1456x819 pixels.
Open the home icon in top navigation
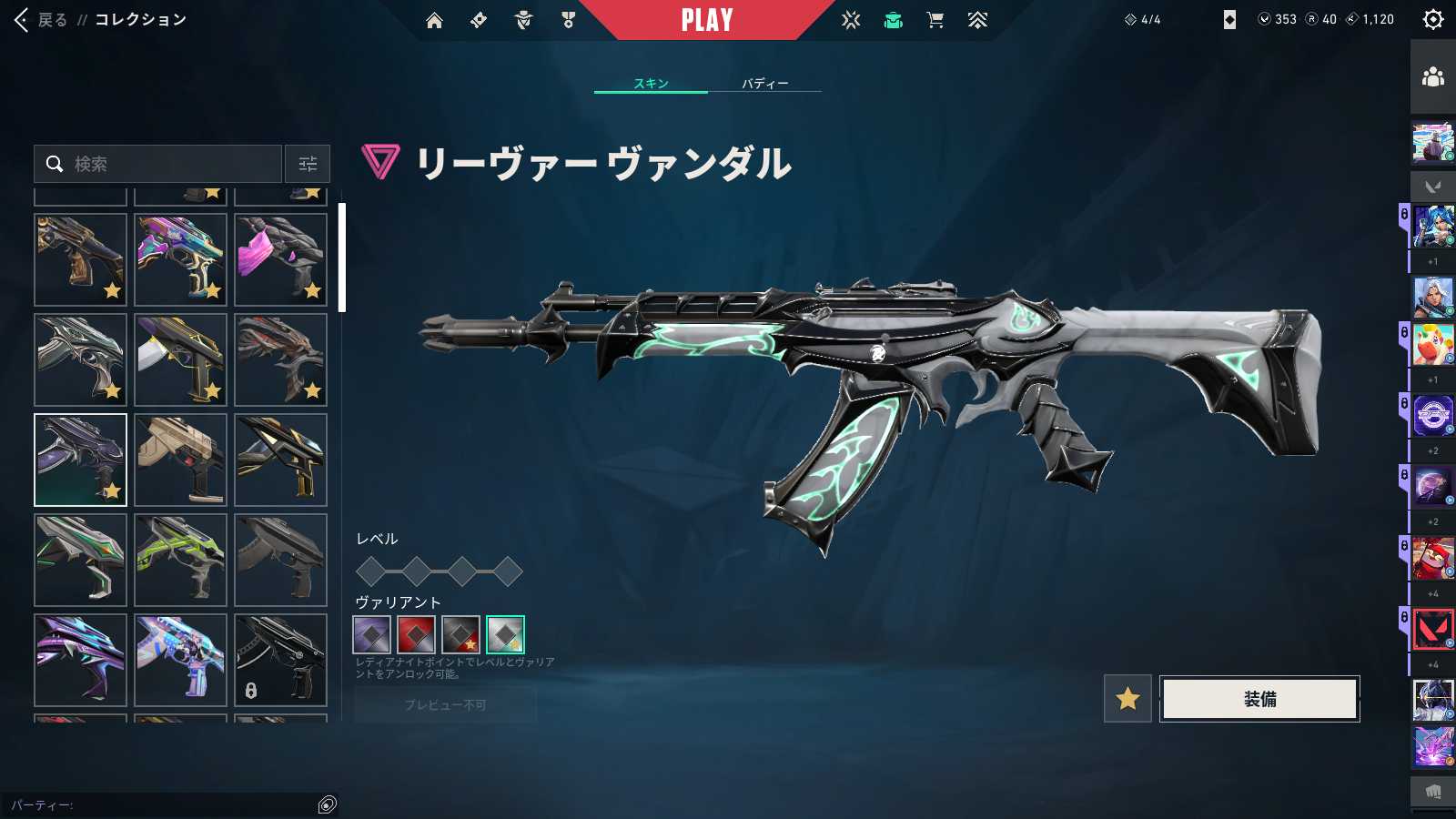click(x=434, y=20)
